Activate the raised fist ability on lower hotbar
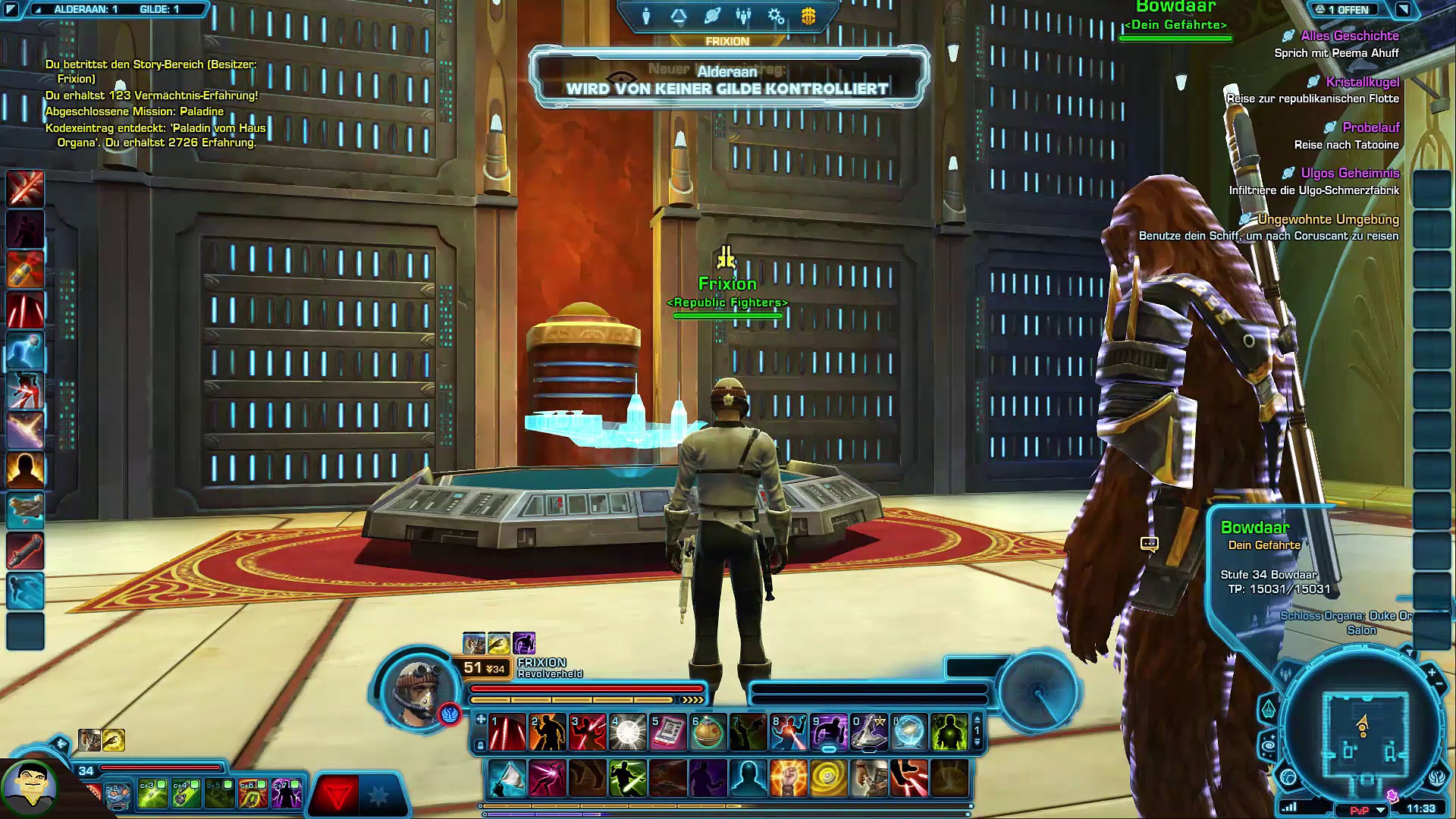 789,779
